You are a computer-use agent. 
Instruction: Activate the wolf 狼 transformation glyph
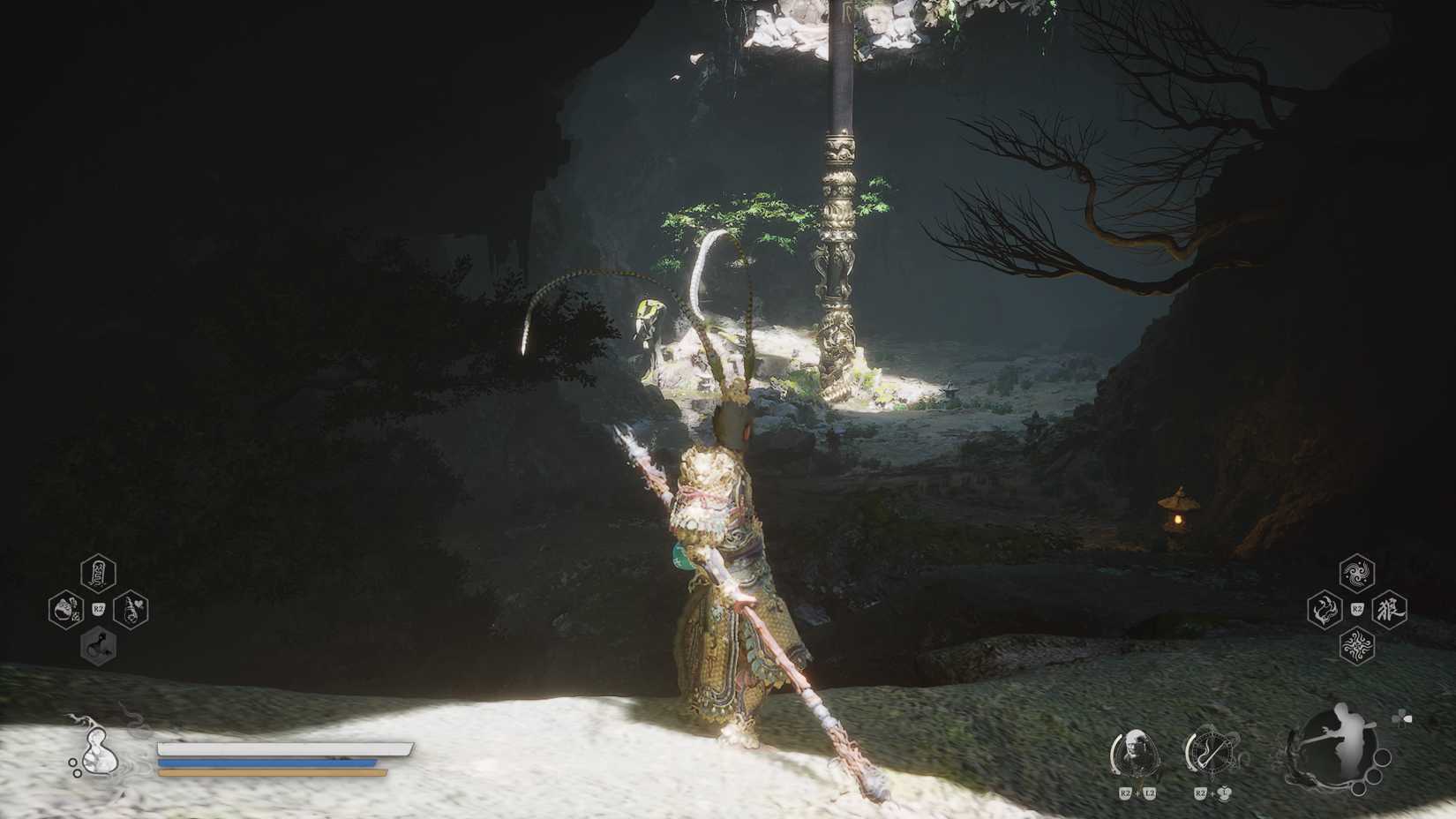[x=1388, y=609]
